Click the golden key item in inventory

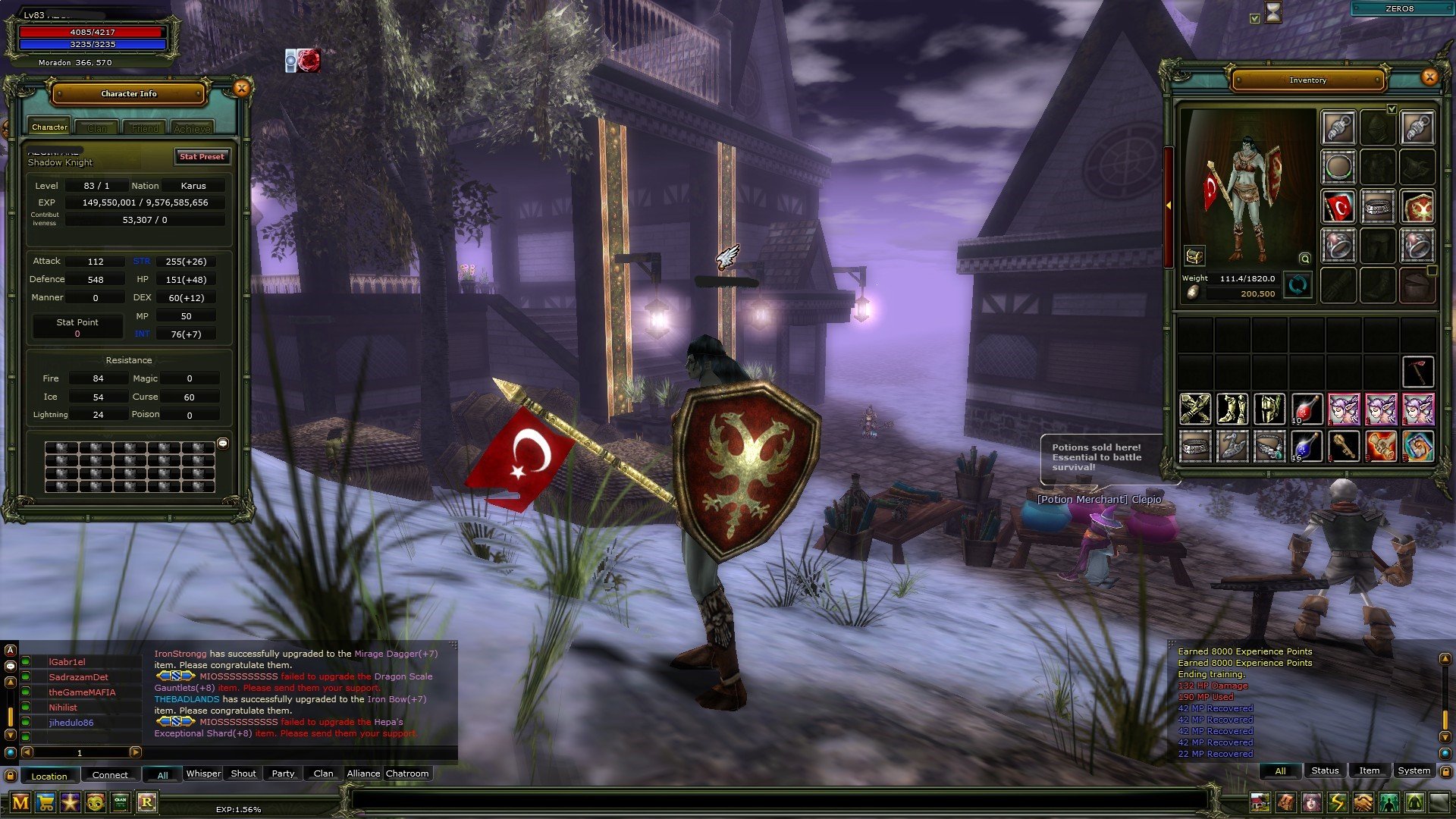click(x=1343, y=447)
